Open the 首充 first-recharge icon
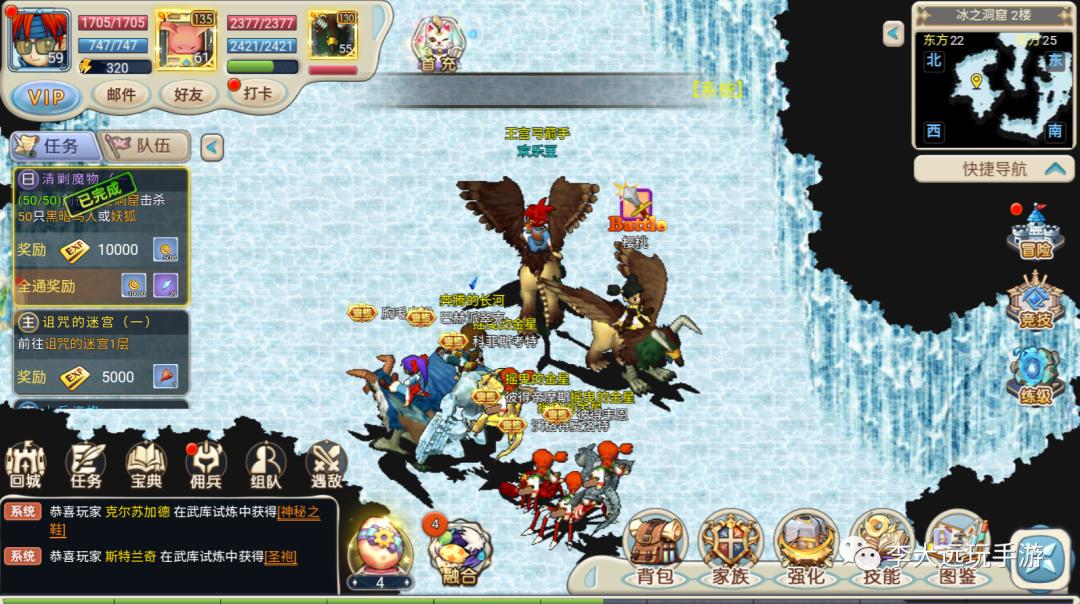The width and height of the screenshot is (1080, 604). [x=438, y=45]
